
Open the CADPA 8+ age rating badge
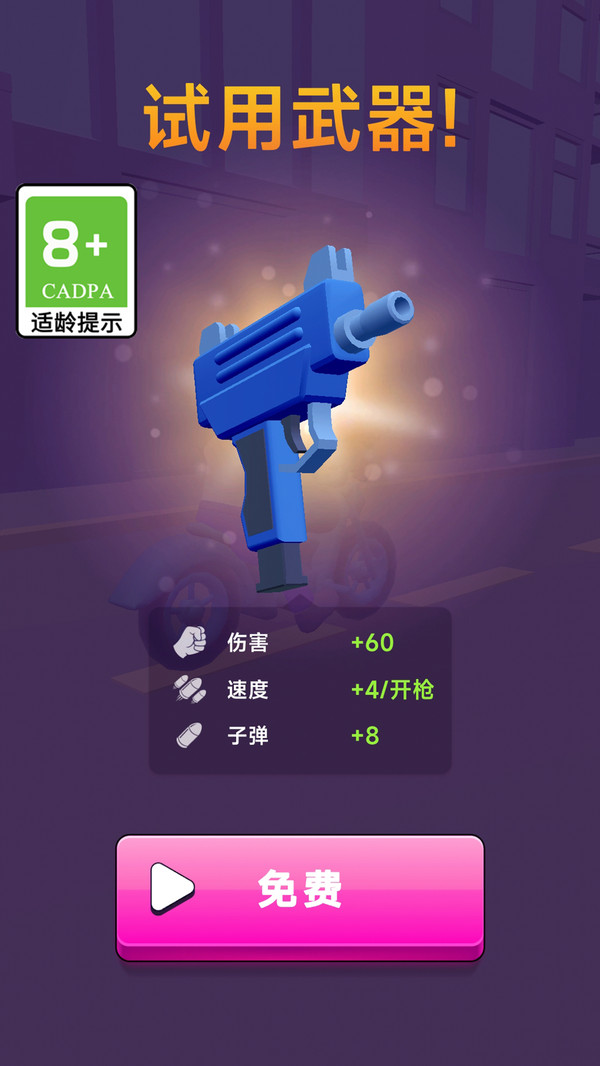[76, 261]
